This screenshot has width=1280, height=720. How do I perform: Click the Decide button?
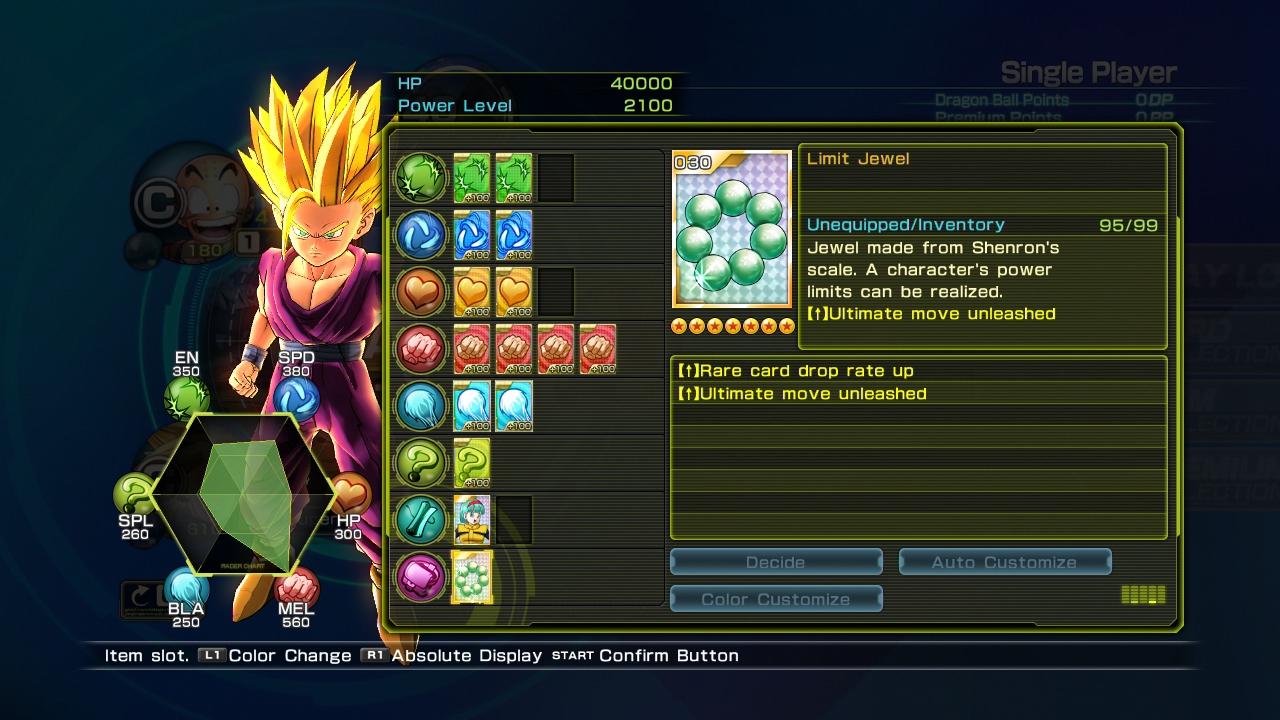pyautogui.click(x=776, y=562)
